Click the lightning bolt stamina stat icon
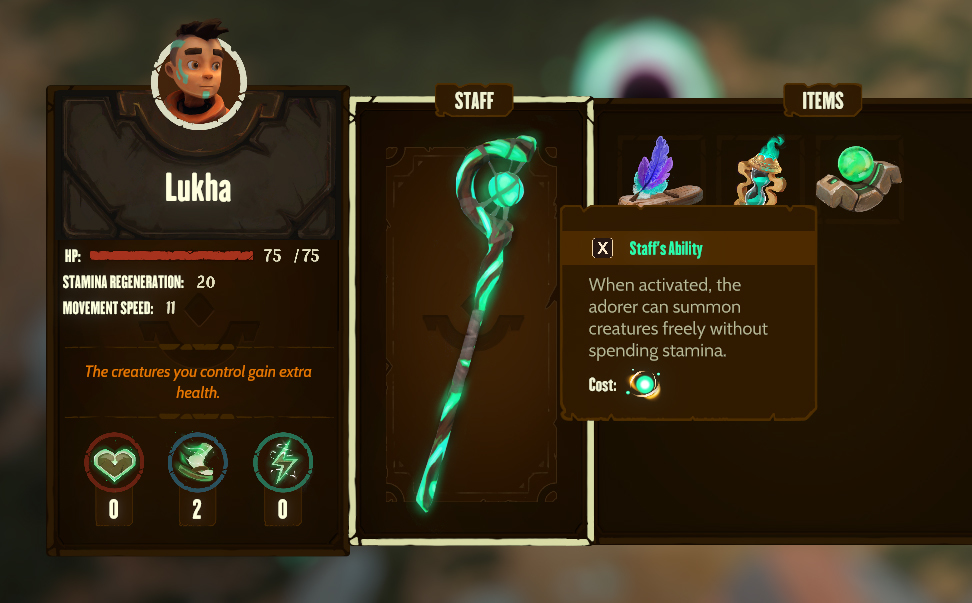The image size is (972, 603). pos(282,462)
